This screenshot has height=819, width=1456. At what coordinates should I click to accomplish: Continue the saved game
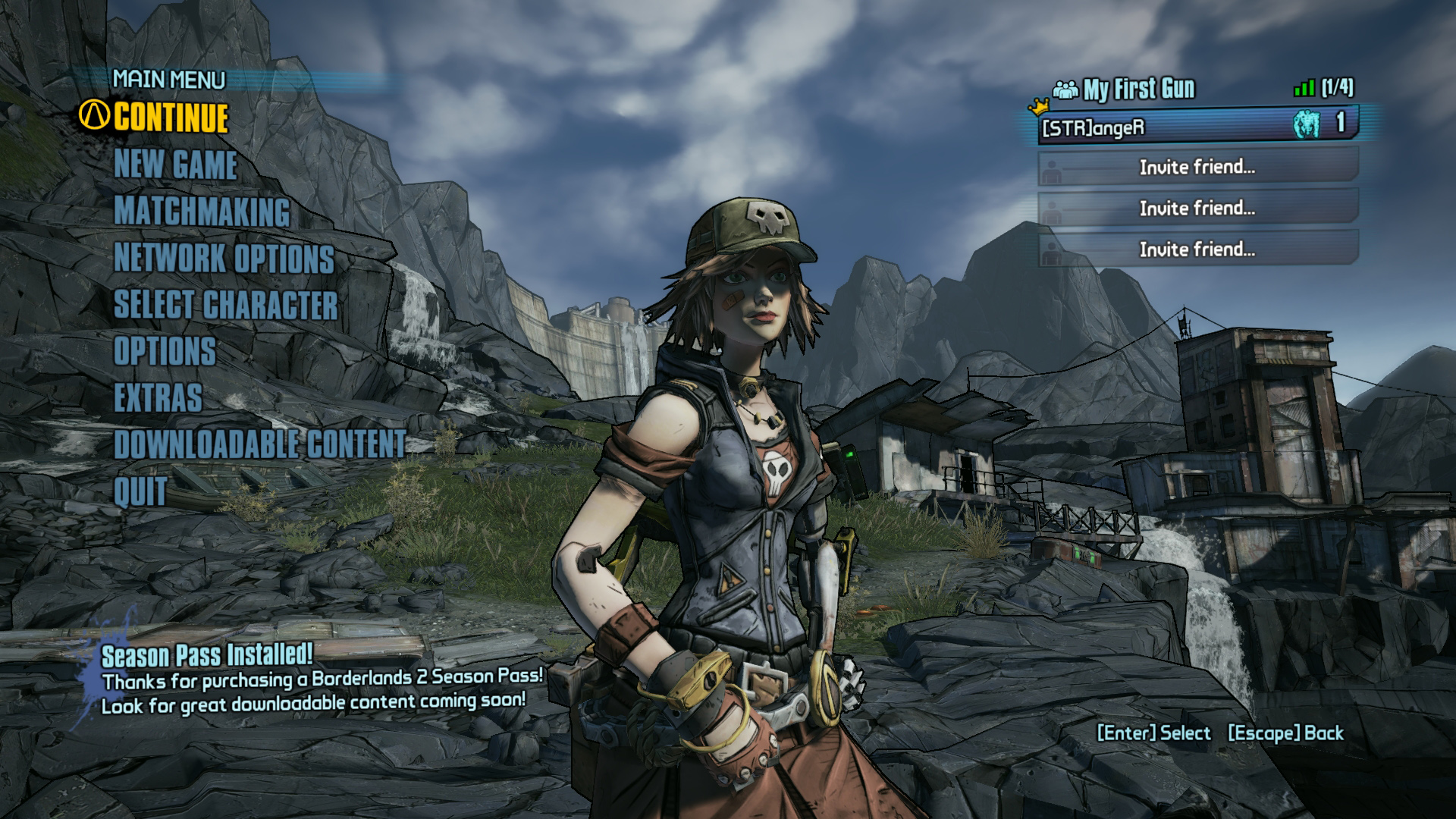click(x=171, y=118)
